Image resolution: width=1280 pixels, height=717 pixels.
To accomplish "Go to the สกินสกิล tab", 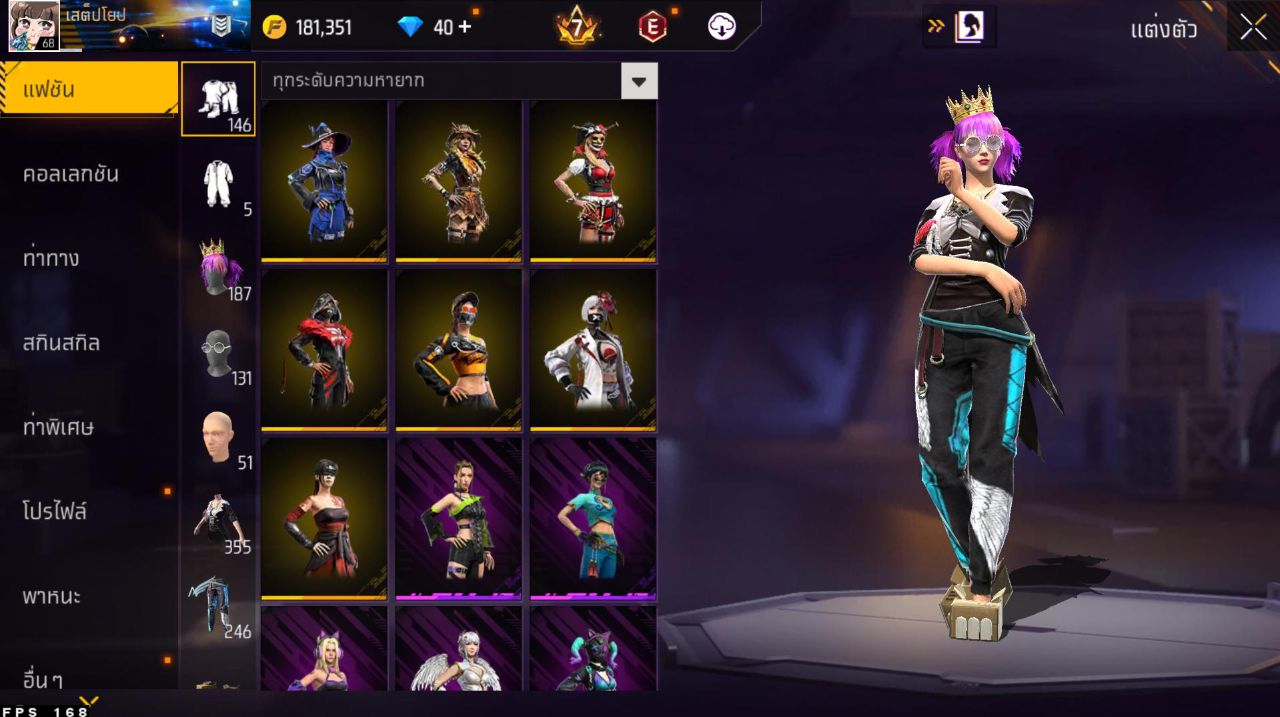I will click(61, 343).
